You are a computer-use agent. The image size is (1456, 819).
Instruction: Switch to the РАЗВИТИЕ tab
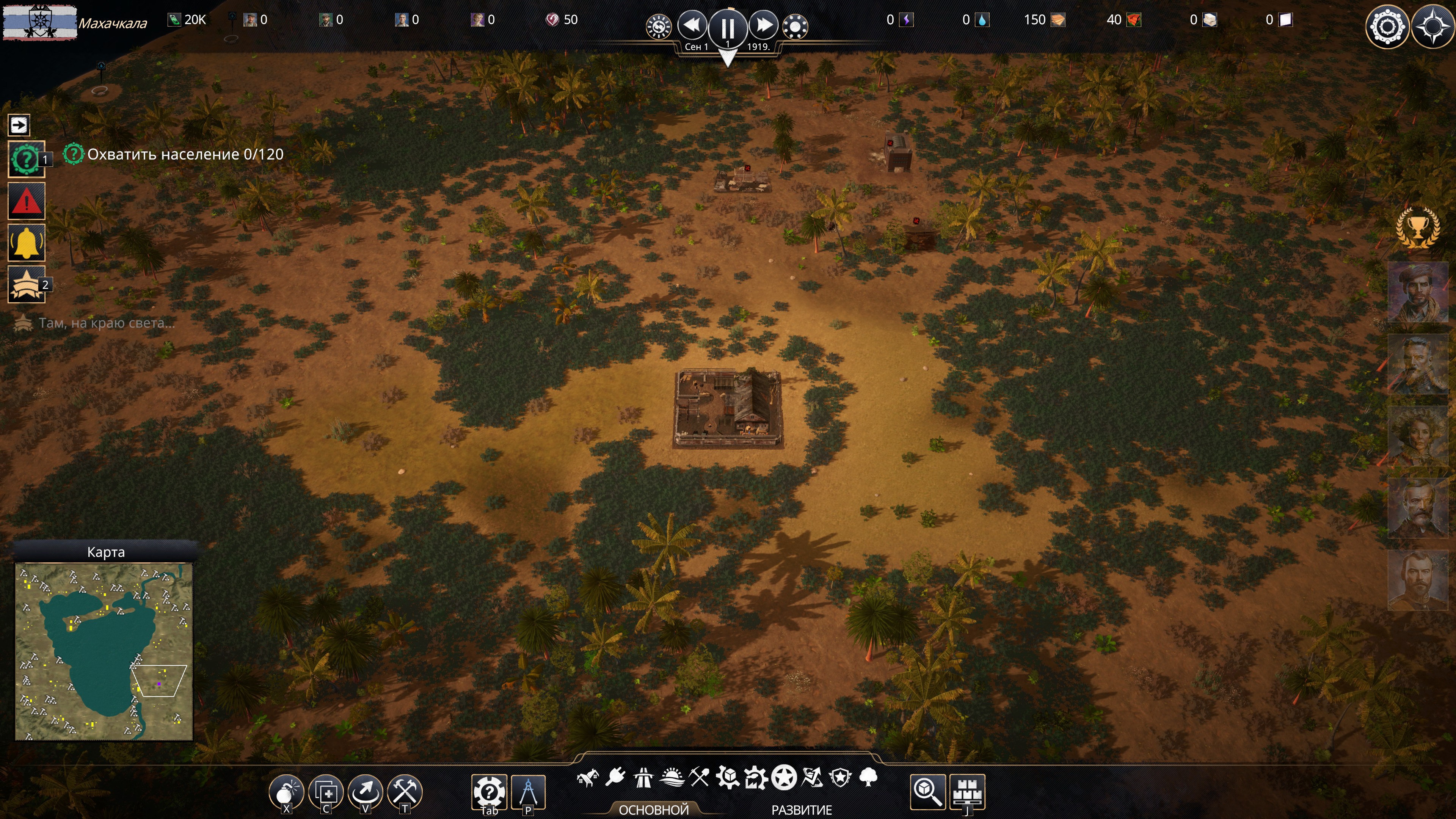tap(802, 810)
